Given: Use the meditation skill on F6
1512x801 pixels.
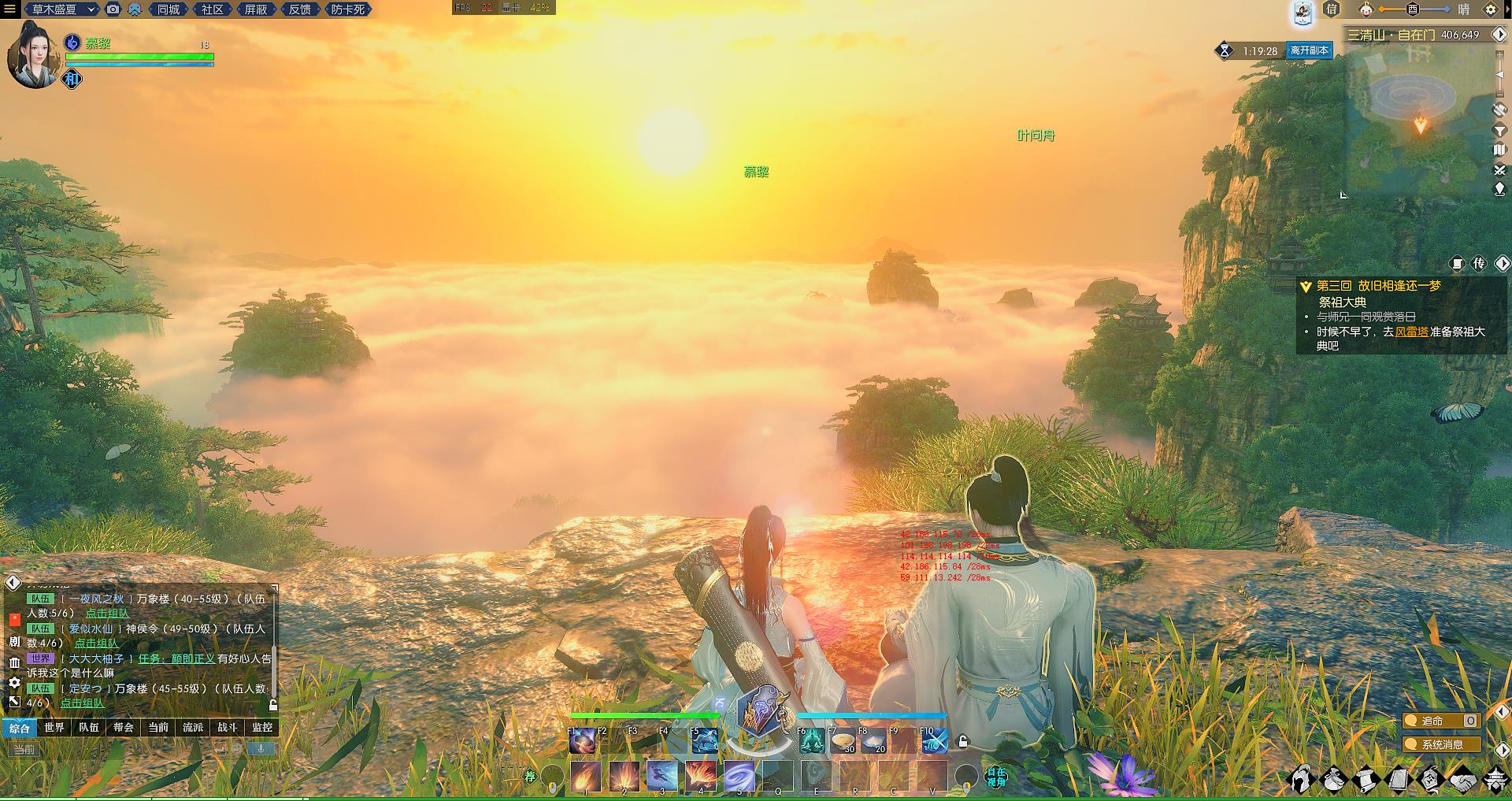Looking at the screenshot, I should point(811,741).
